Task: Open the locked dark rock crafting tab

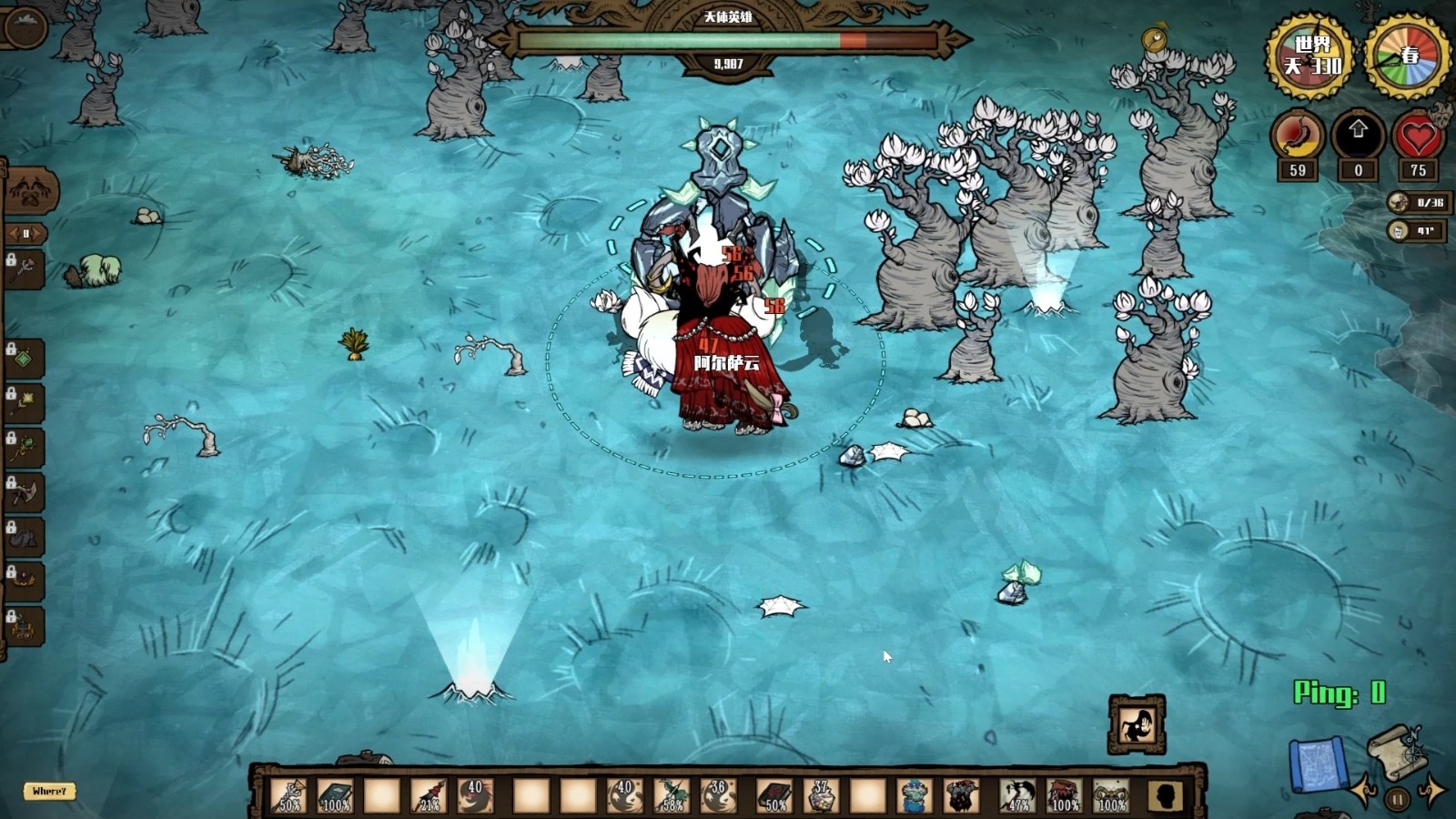Action: (x=24, y=537)
